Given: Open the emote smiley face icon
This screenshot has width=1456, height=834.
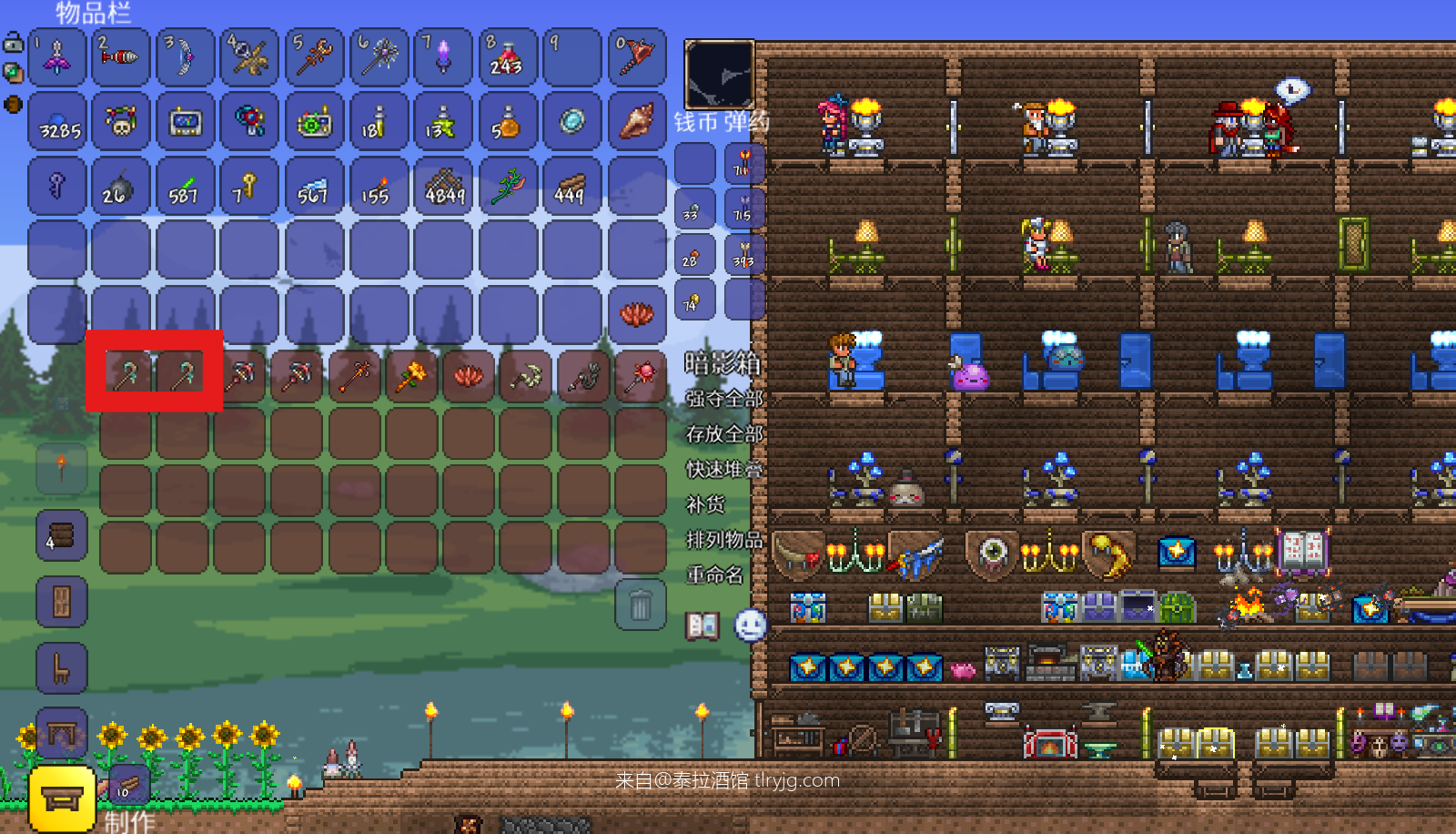Looking at the screenshot, I should [x=750, y=625].
